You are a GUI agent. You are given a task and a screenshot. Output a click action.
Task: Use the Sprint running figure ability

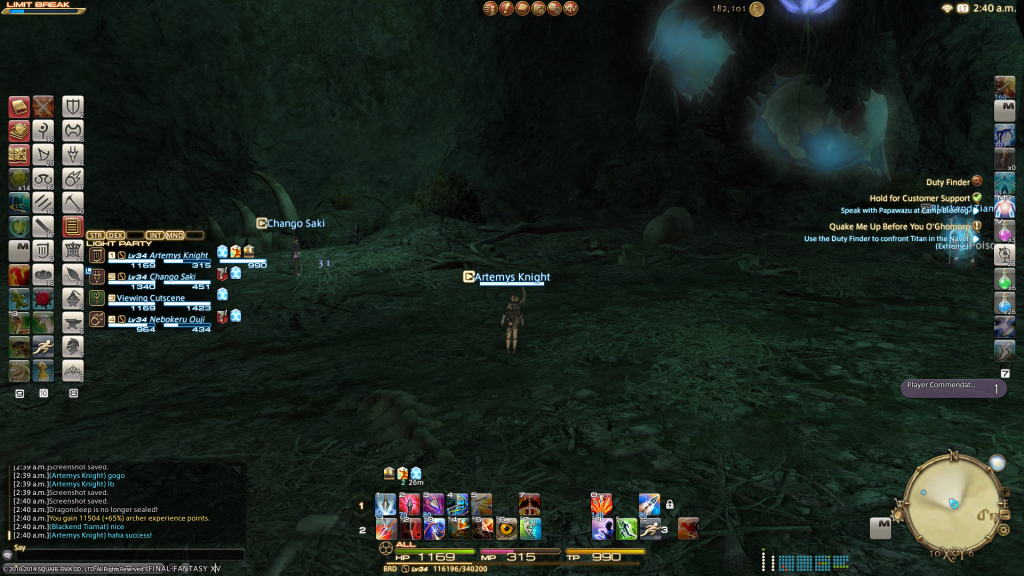652,528
